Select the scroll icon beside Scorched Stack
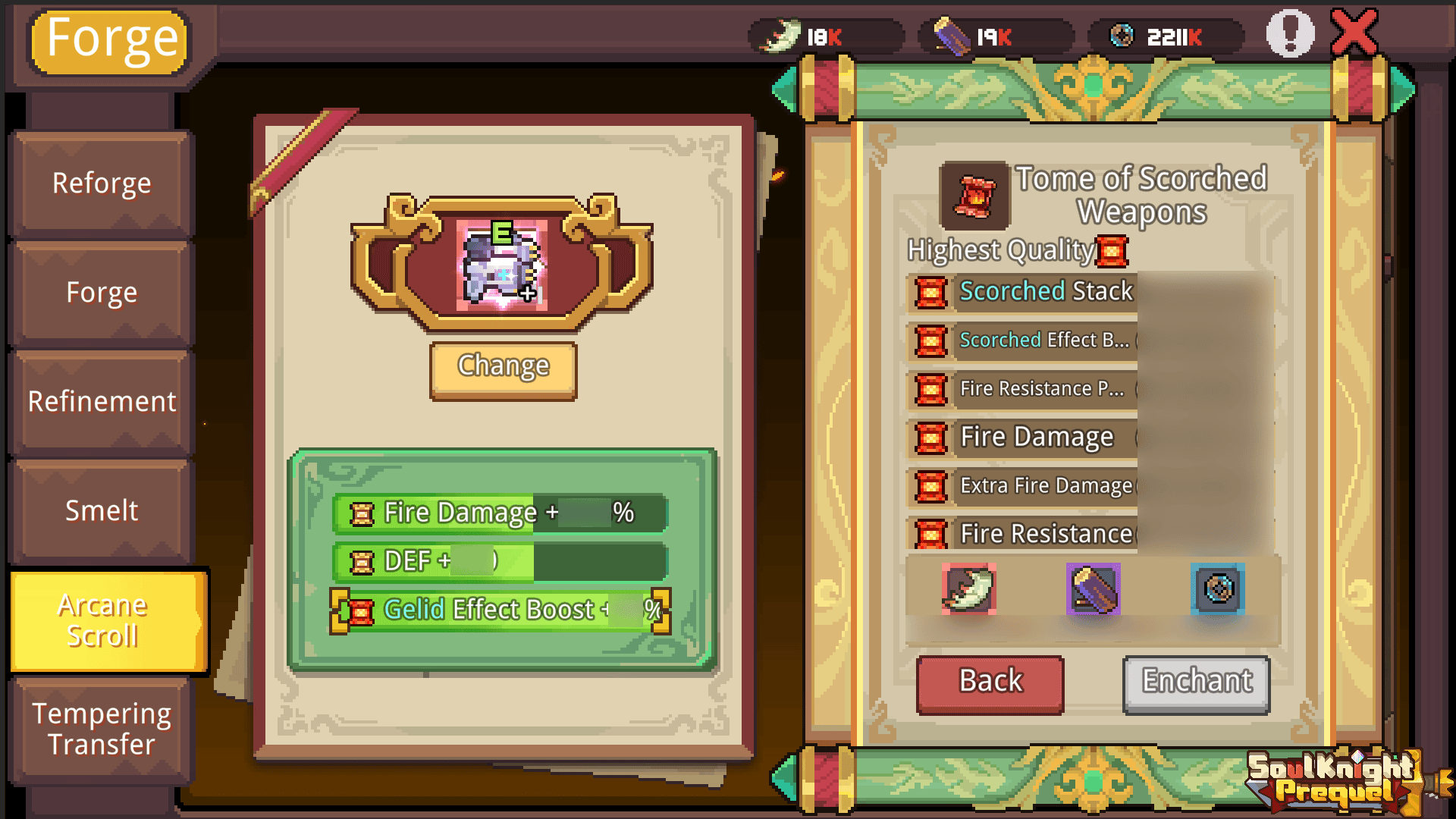Viewport: 1456px width, 819px height. [x=931, y=292]
